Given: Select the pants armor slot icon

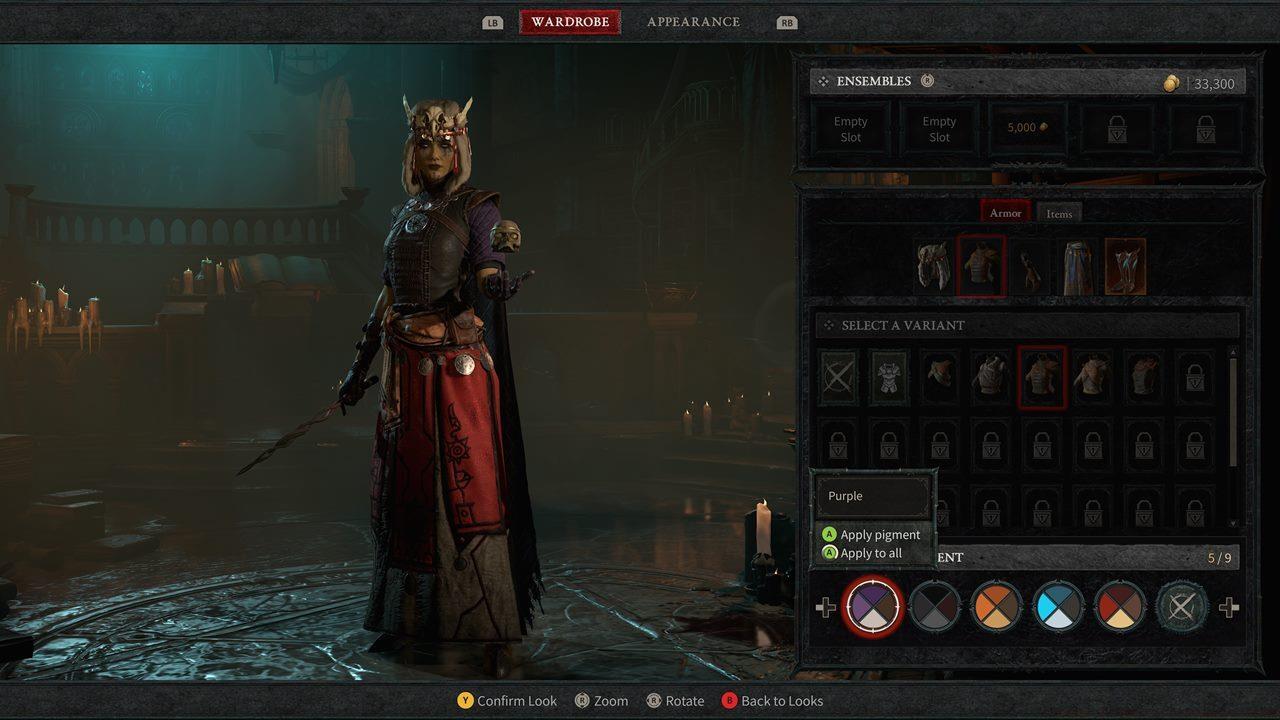Looking at the screenshot, I should (x=1077, y=263).
